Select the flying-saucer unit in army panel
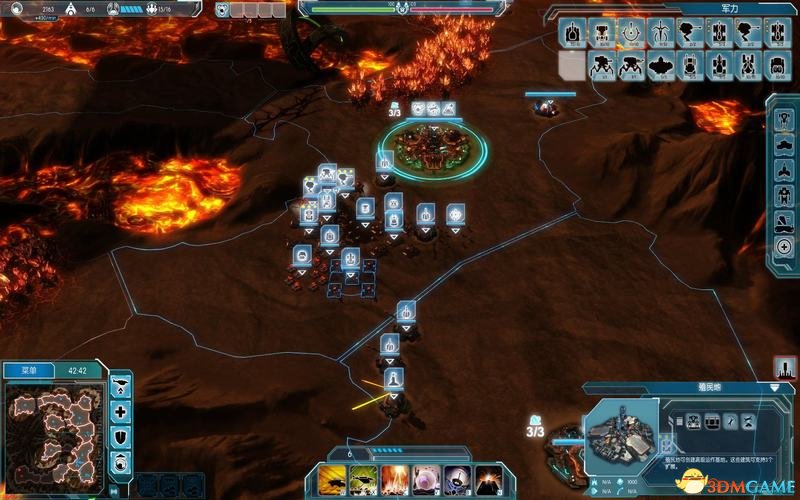This screenshot has height=500, width=800. [x=661, y=66]
